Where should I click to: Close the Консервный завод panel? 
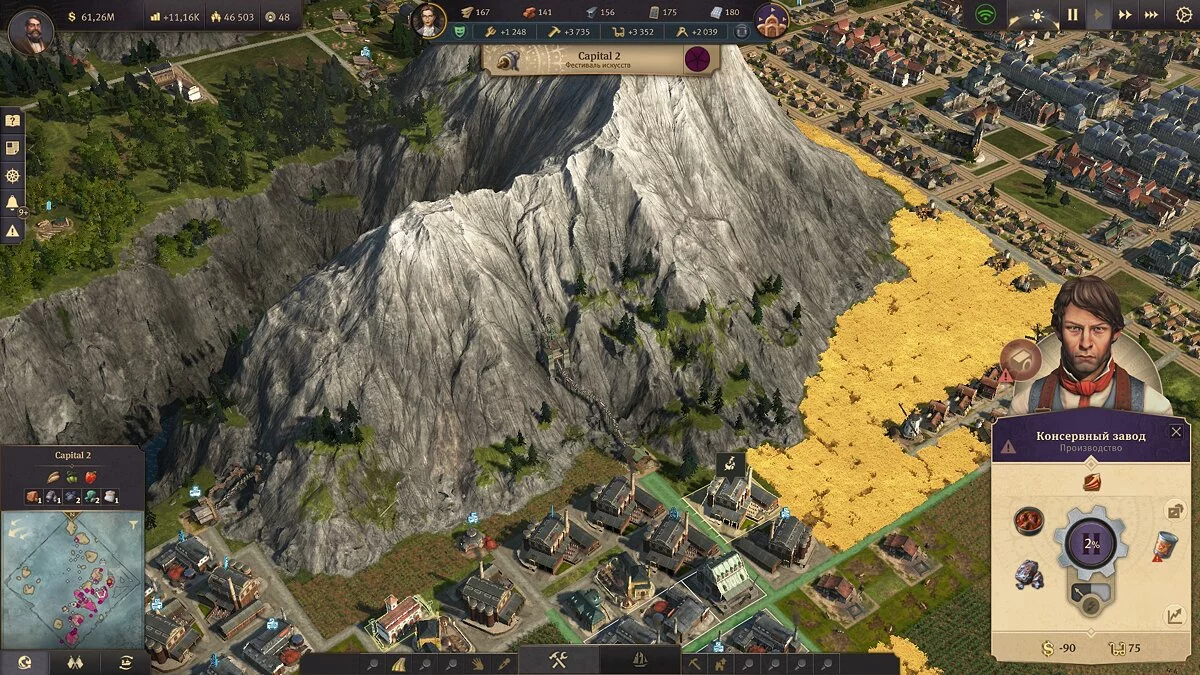[x=1176, y=432]
